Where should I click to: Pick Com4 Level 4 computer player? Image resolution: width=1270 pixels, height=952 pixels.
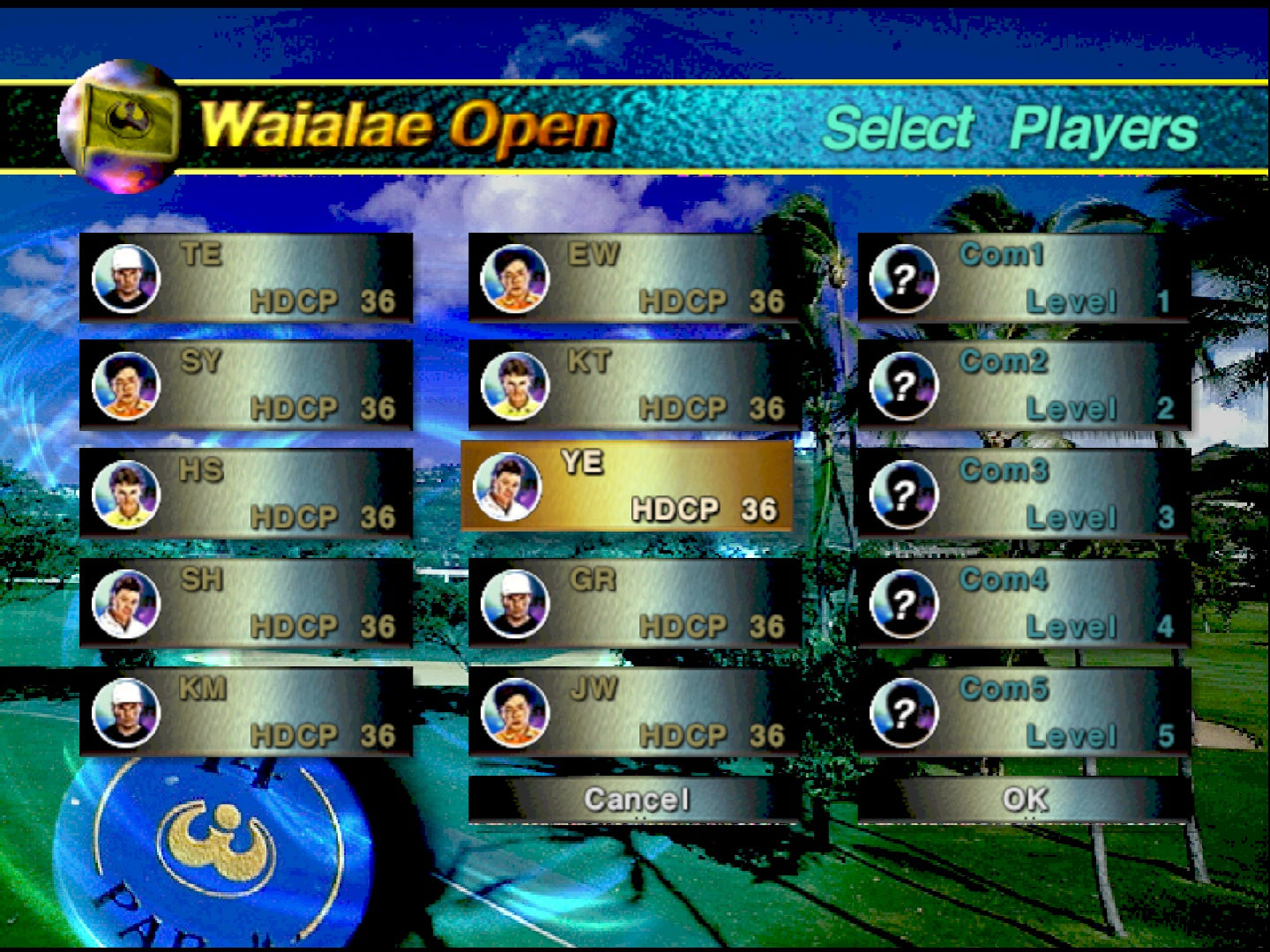pos(1024,603)
